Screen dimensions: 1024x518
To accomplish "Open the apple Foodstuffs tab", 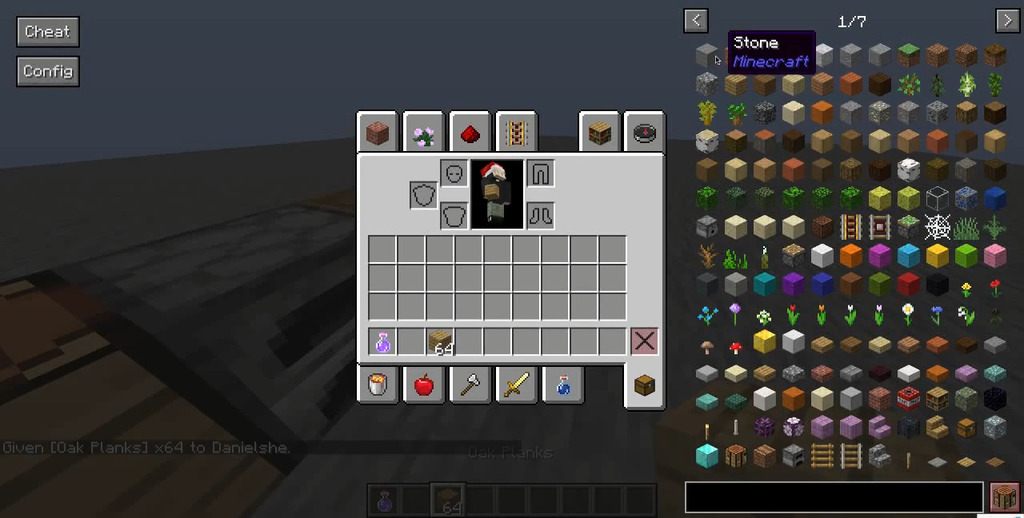I will (x=423, y=385).
